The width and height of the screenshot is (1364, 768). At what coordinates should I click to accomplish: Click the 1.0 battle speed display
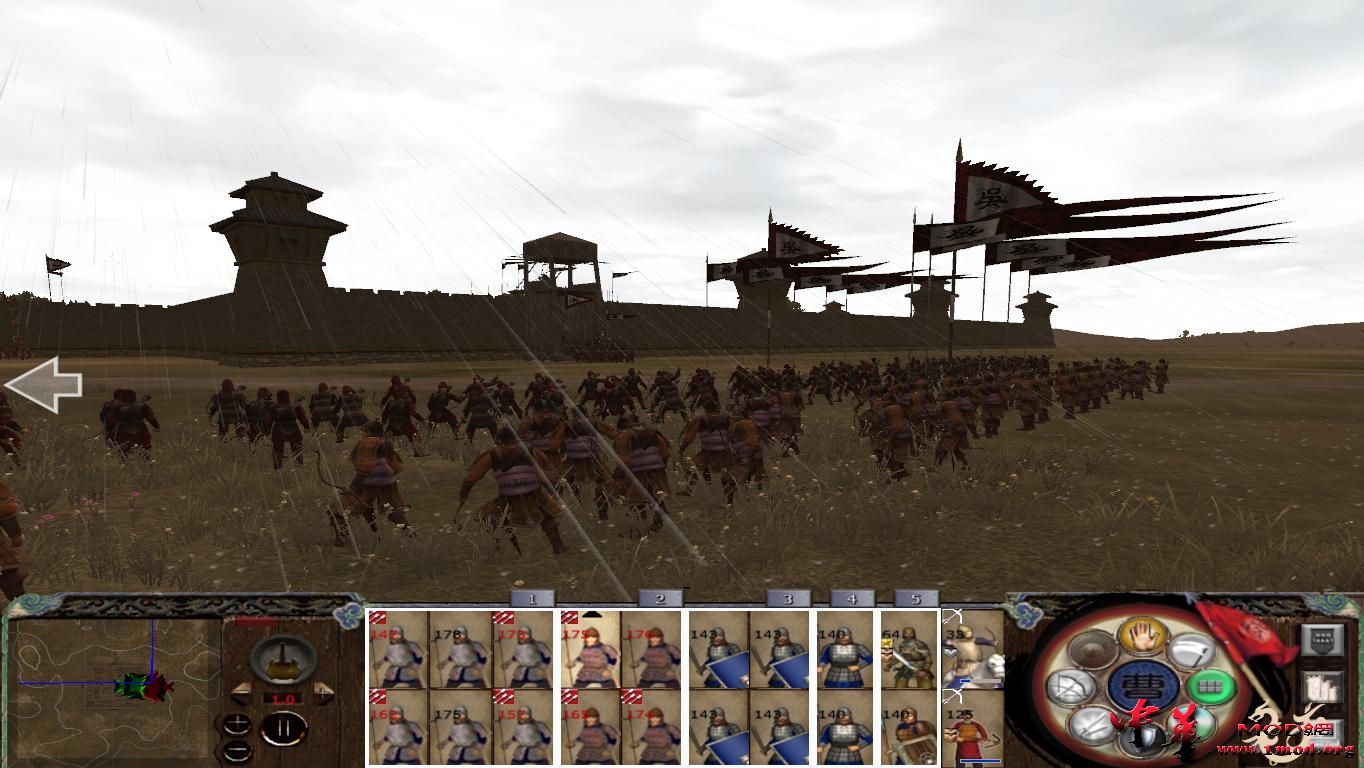[283, 698]
